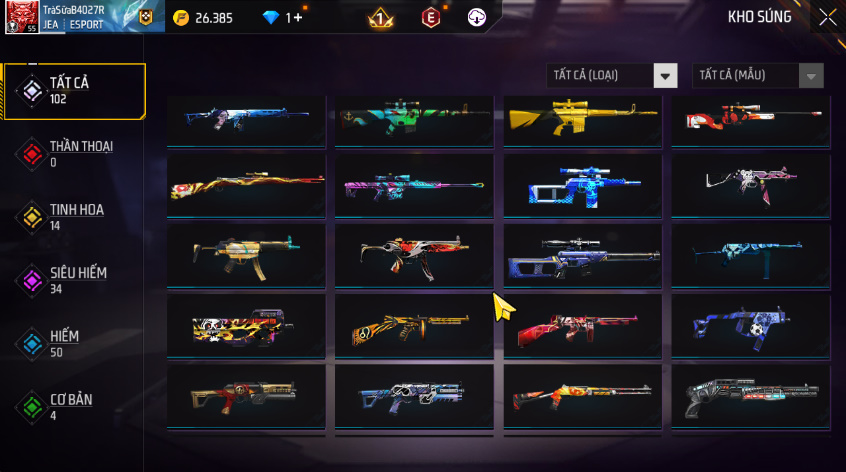Viewport: 846px width, 472px height.
Task: Select the skull-themed P90 skin
Action: [x=246, y=326]
